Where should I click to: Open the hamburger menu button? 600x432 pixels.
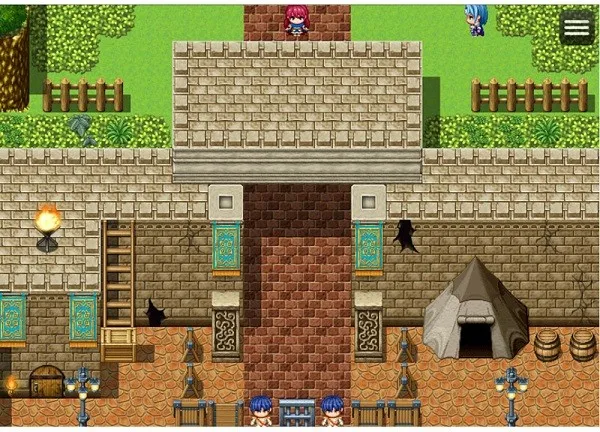point(576,28)
